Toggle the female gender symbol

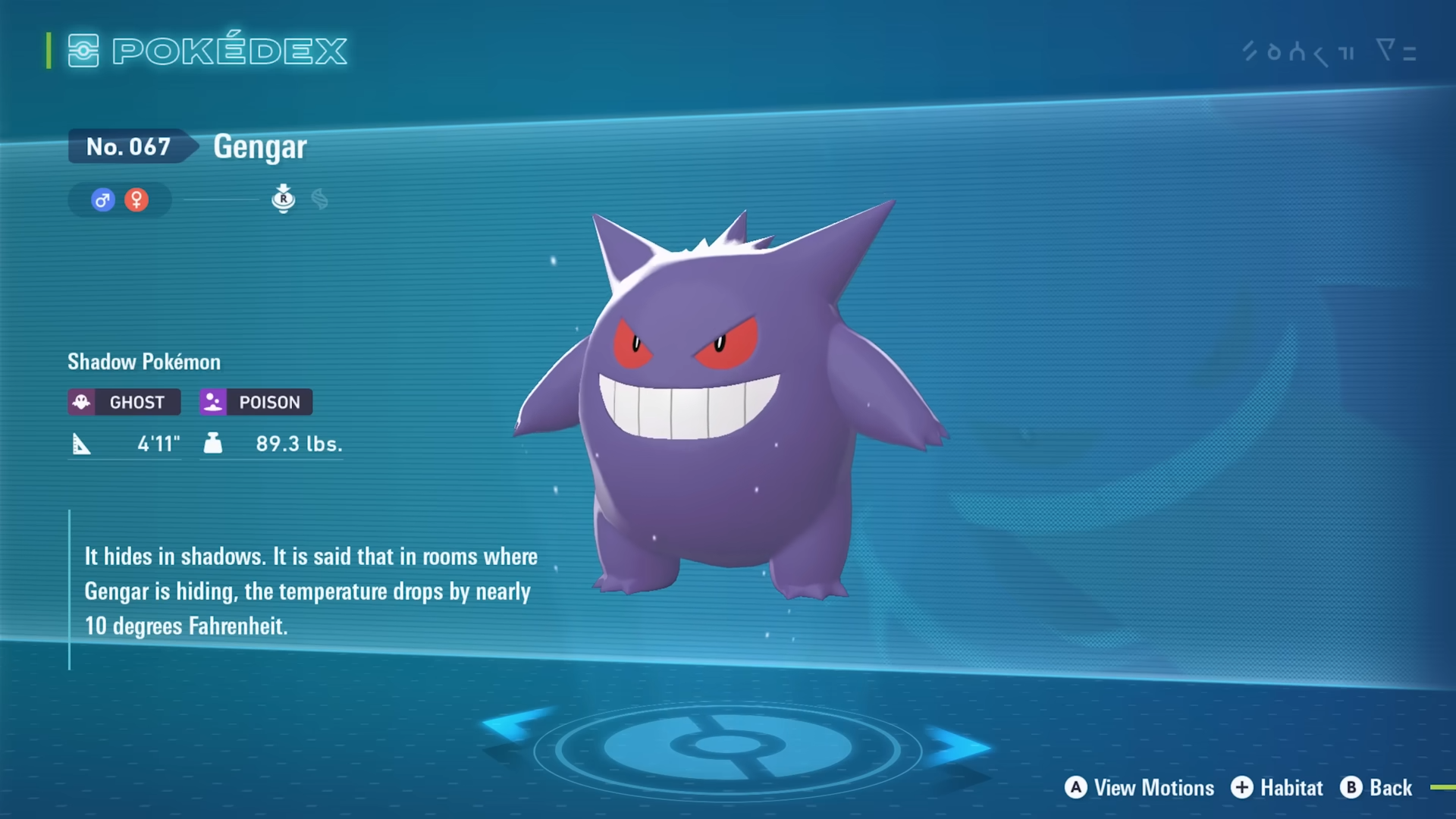136,199
